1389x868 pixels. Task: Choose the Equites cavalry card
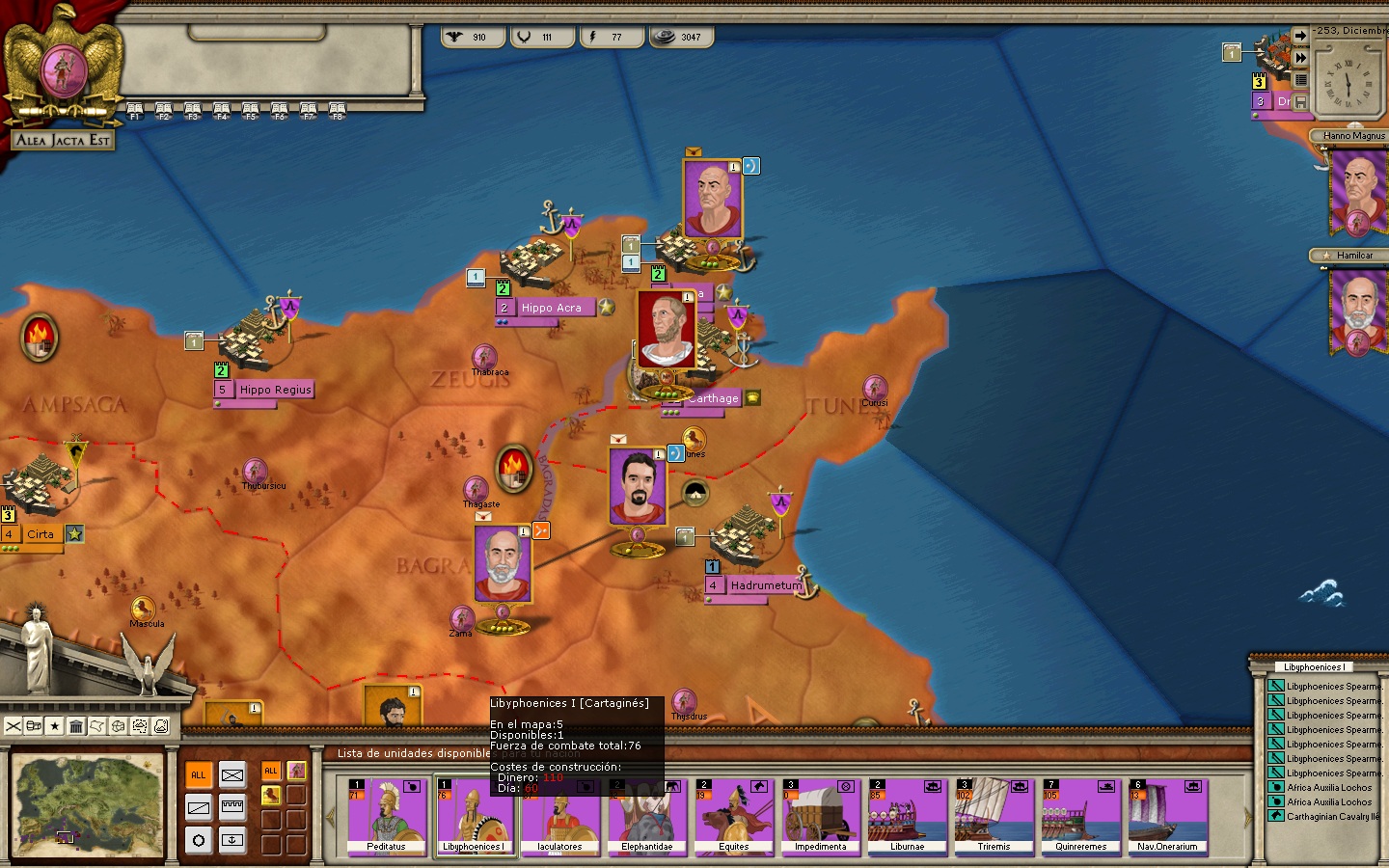pos(733,816)
